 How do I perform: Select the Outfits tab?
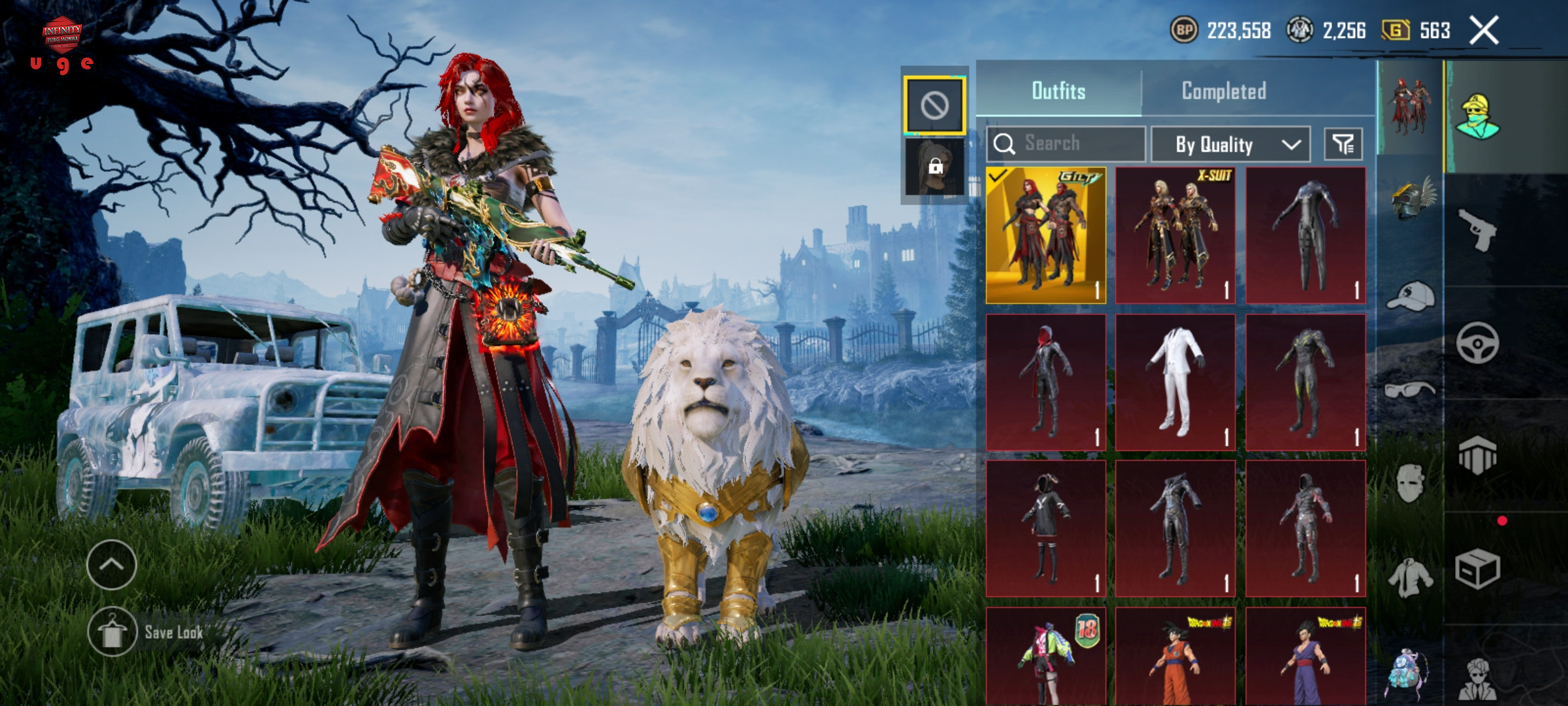1058,91
